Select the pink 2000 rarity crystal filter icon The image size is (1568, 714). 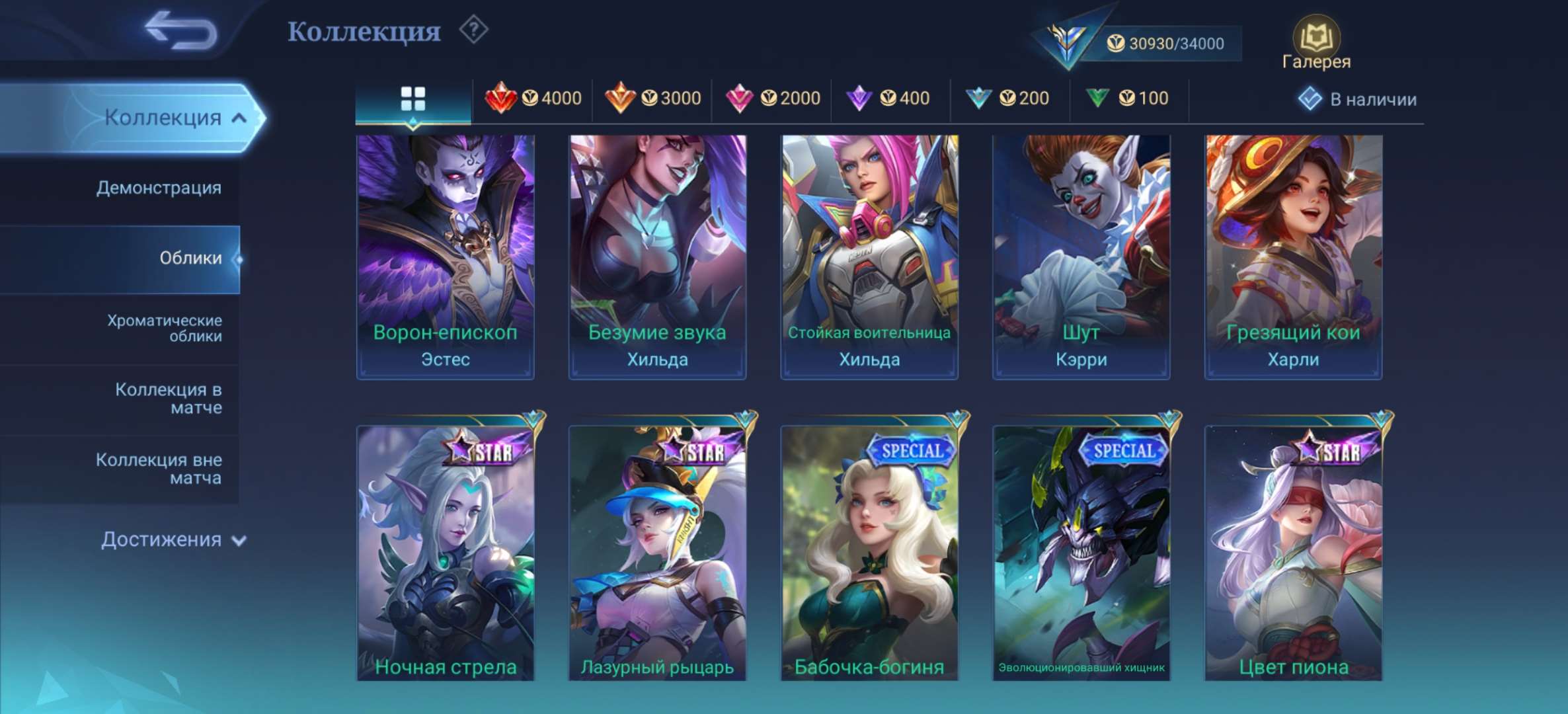(x=742, y=98)
